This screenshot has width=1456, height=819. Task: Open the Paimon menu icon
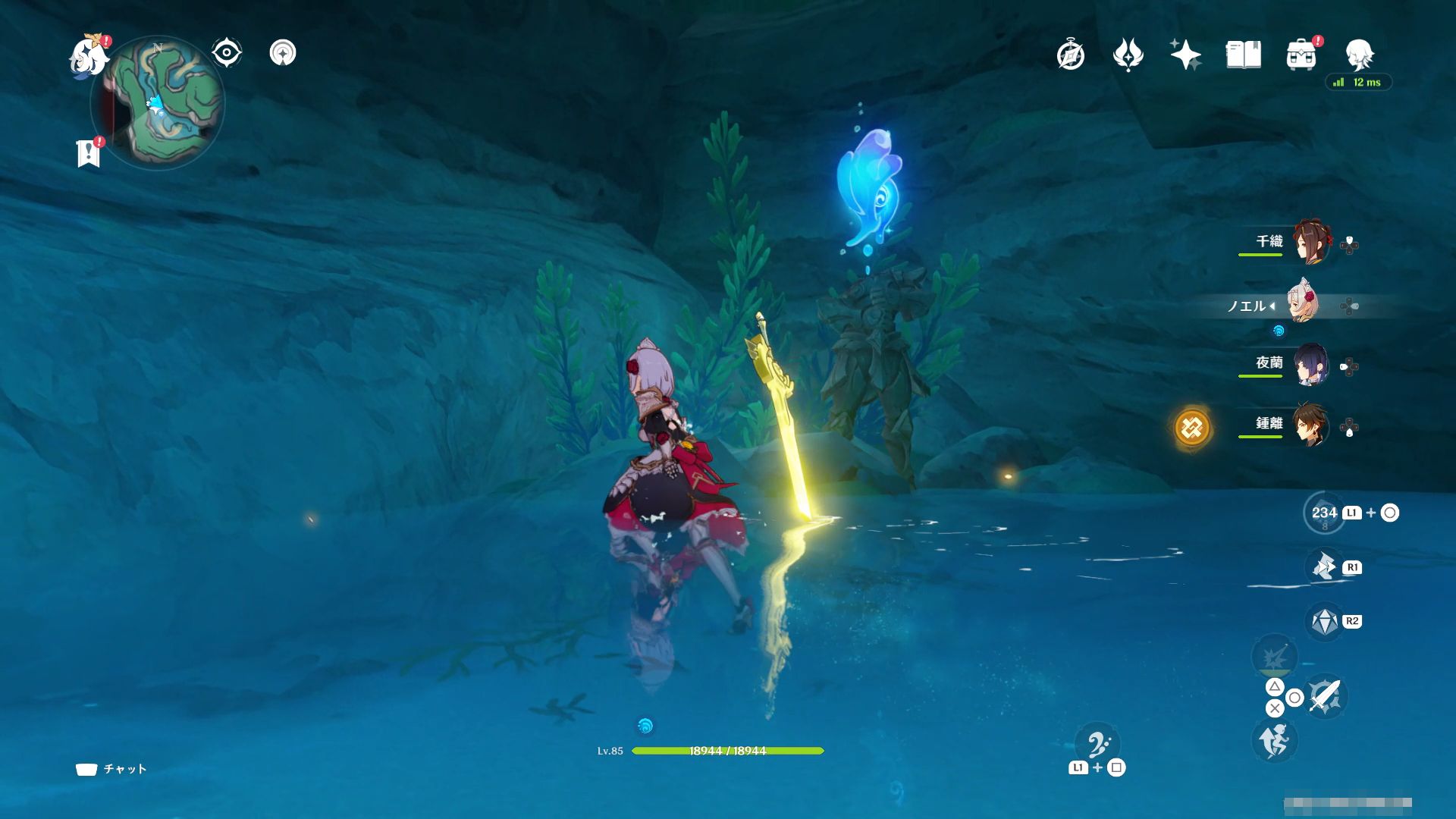tap(89, 57)
